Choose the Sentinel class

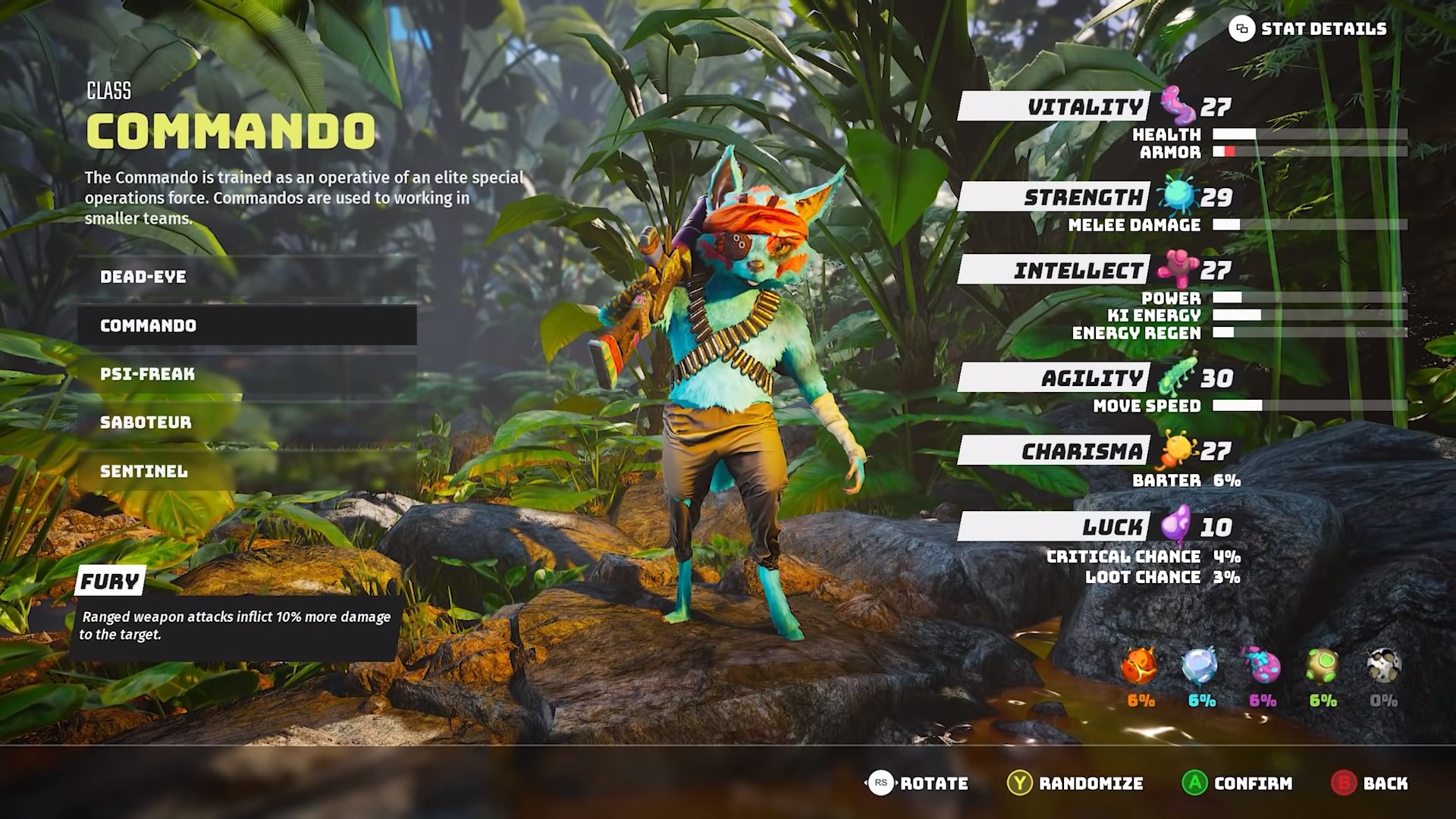(x=246, y=471)
